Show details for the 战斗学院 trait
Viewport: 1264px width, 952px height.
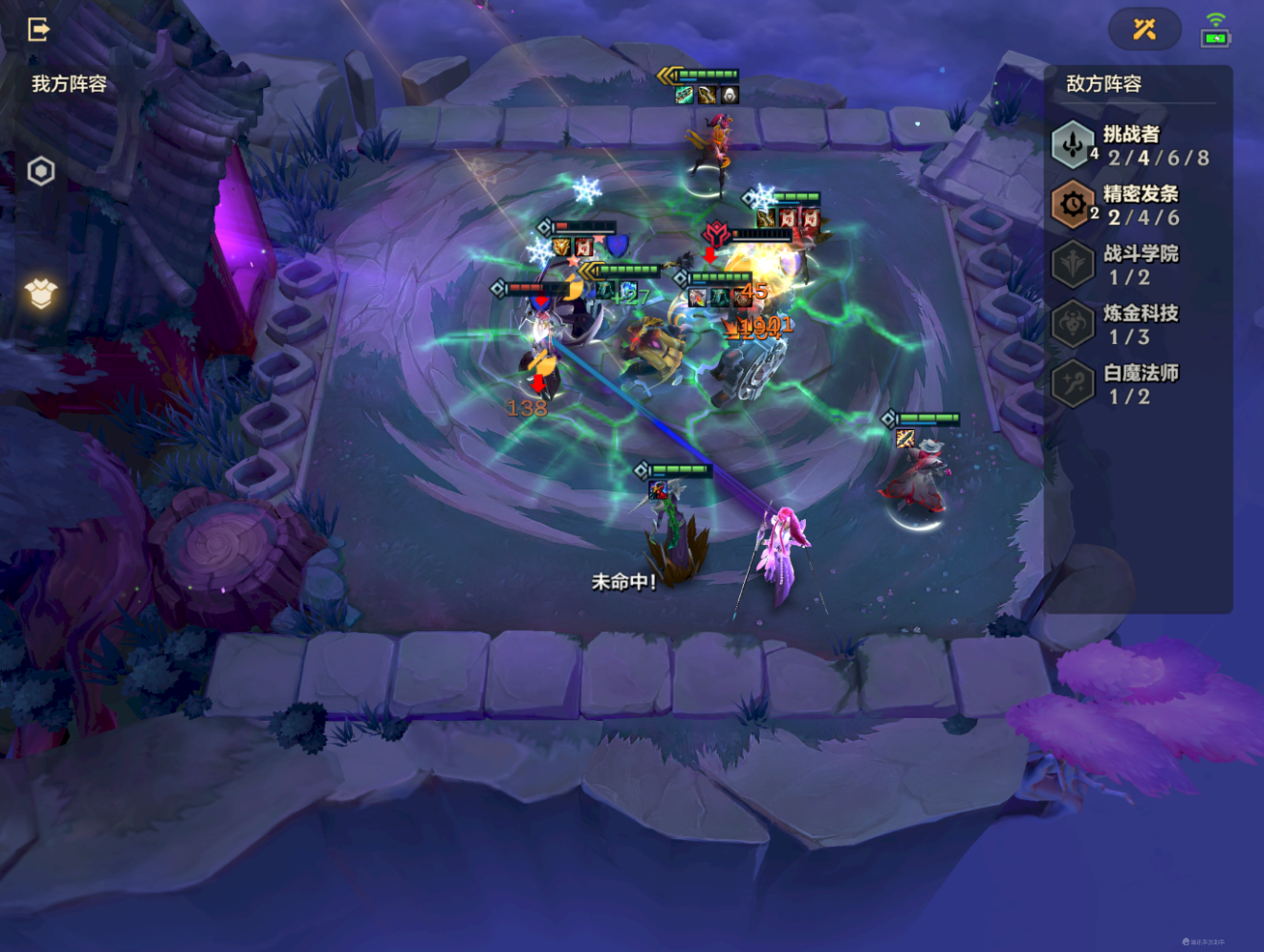point(1134,265)
